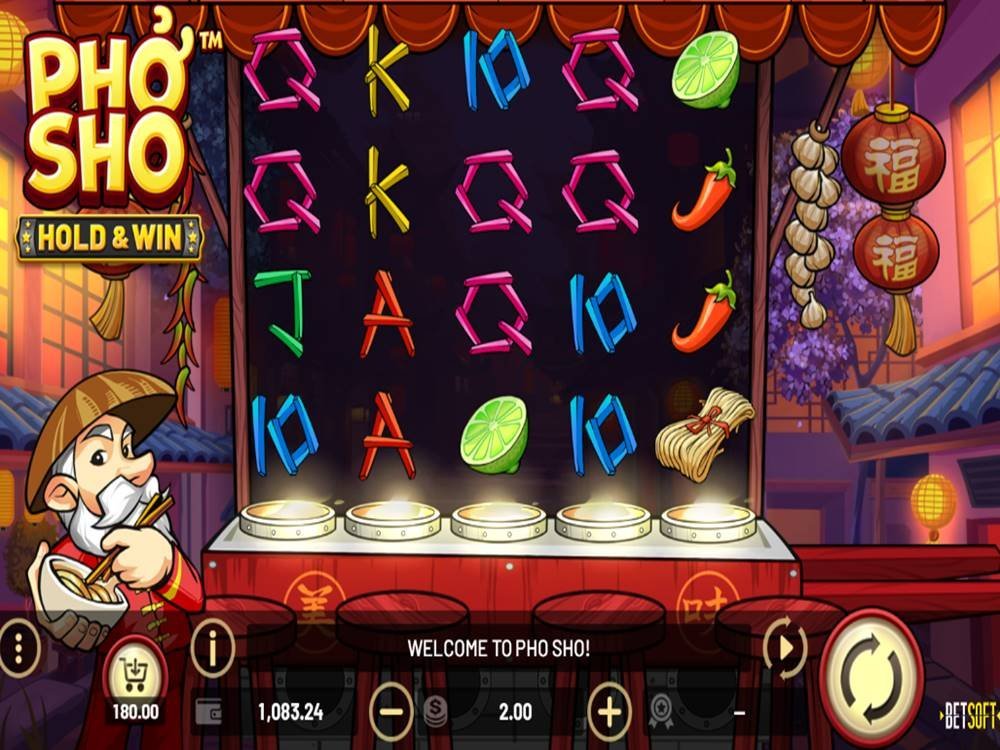Buy the feature for 180.00

click(135, 677)
